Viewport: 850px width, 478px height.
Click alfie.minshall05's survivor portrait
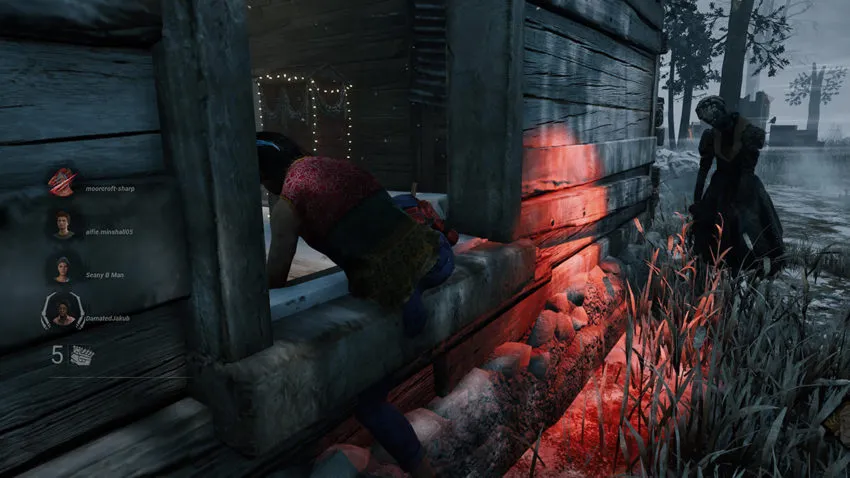click(x=63, y=224)
